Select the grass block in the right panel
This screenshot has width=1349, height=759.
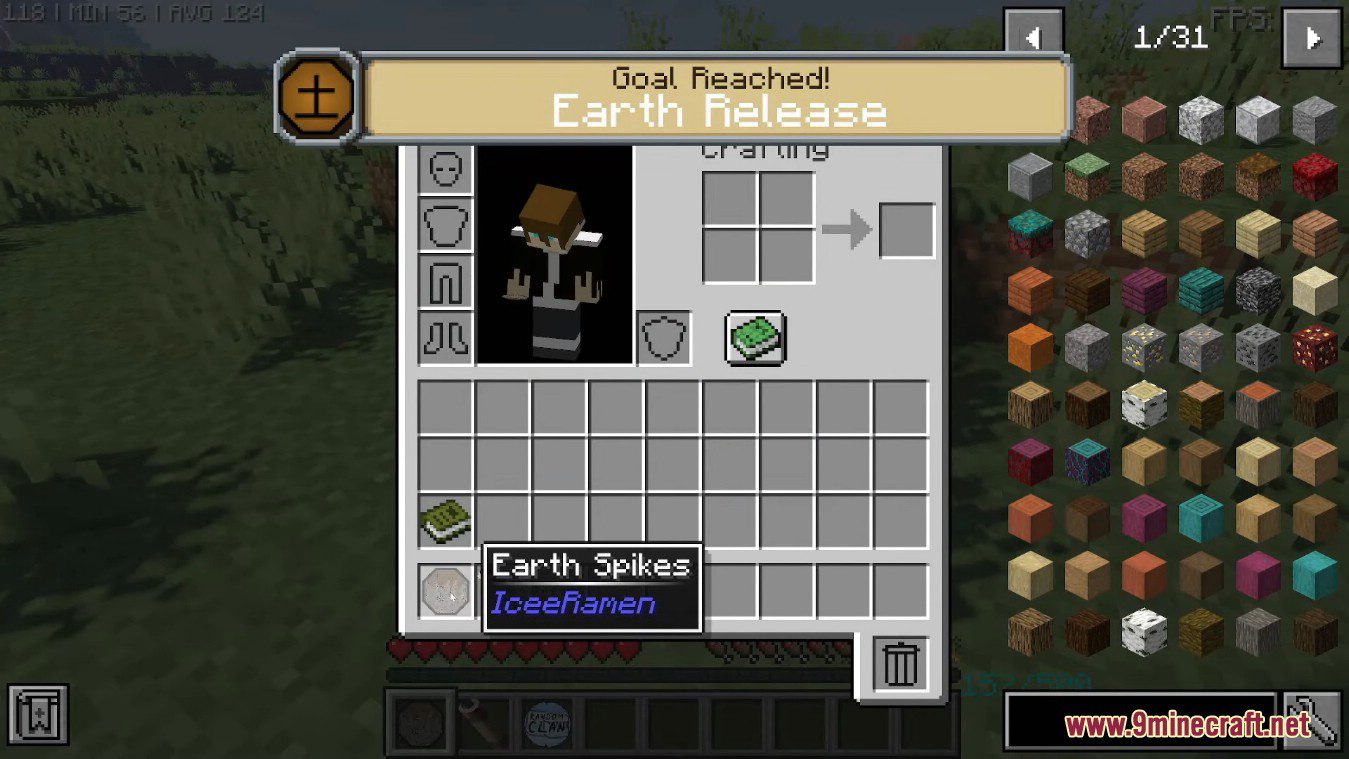point(1085,175)
